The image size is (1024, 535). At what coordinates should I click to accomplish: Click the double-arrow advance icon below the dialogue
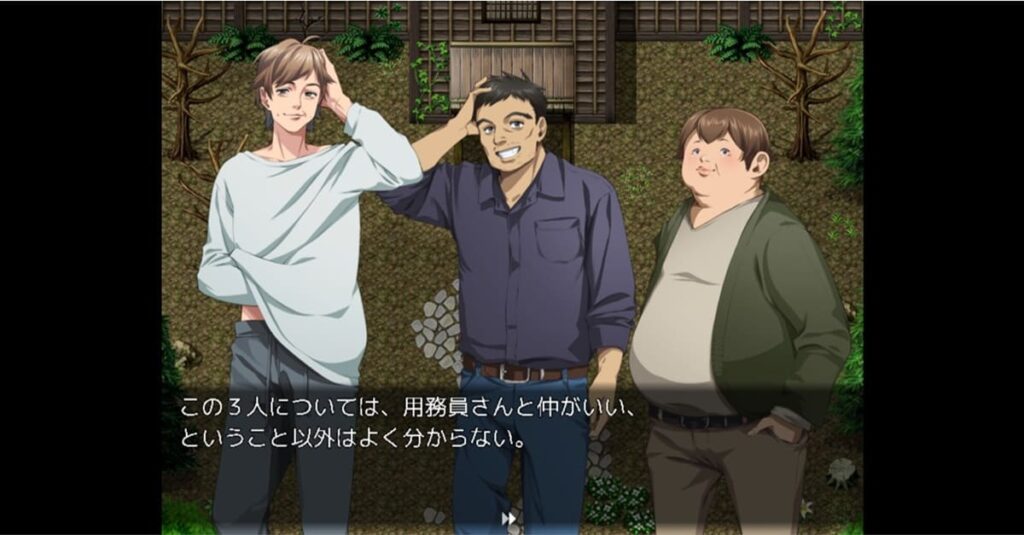[x=509, y=518]
